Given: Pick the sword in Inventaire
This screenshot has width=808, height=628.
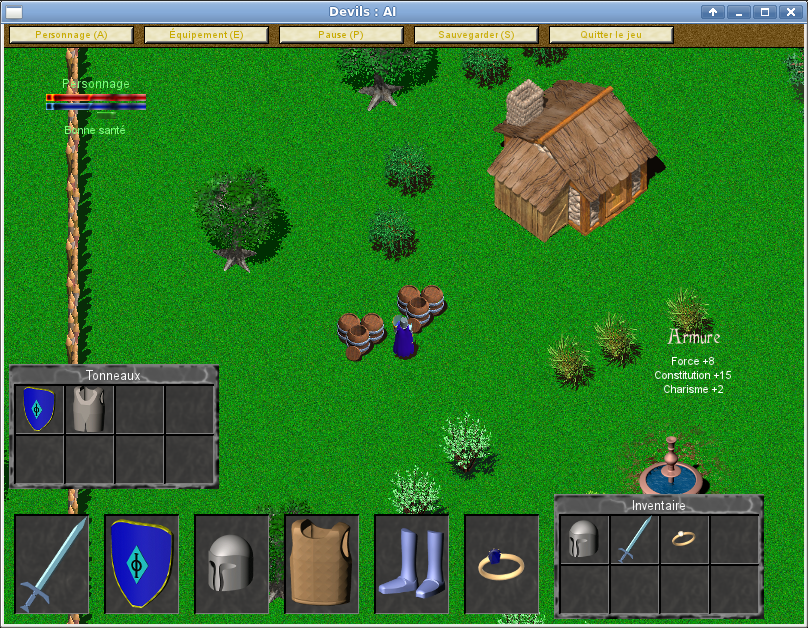Looking at the screenshot, I should (634, 539).
